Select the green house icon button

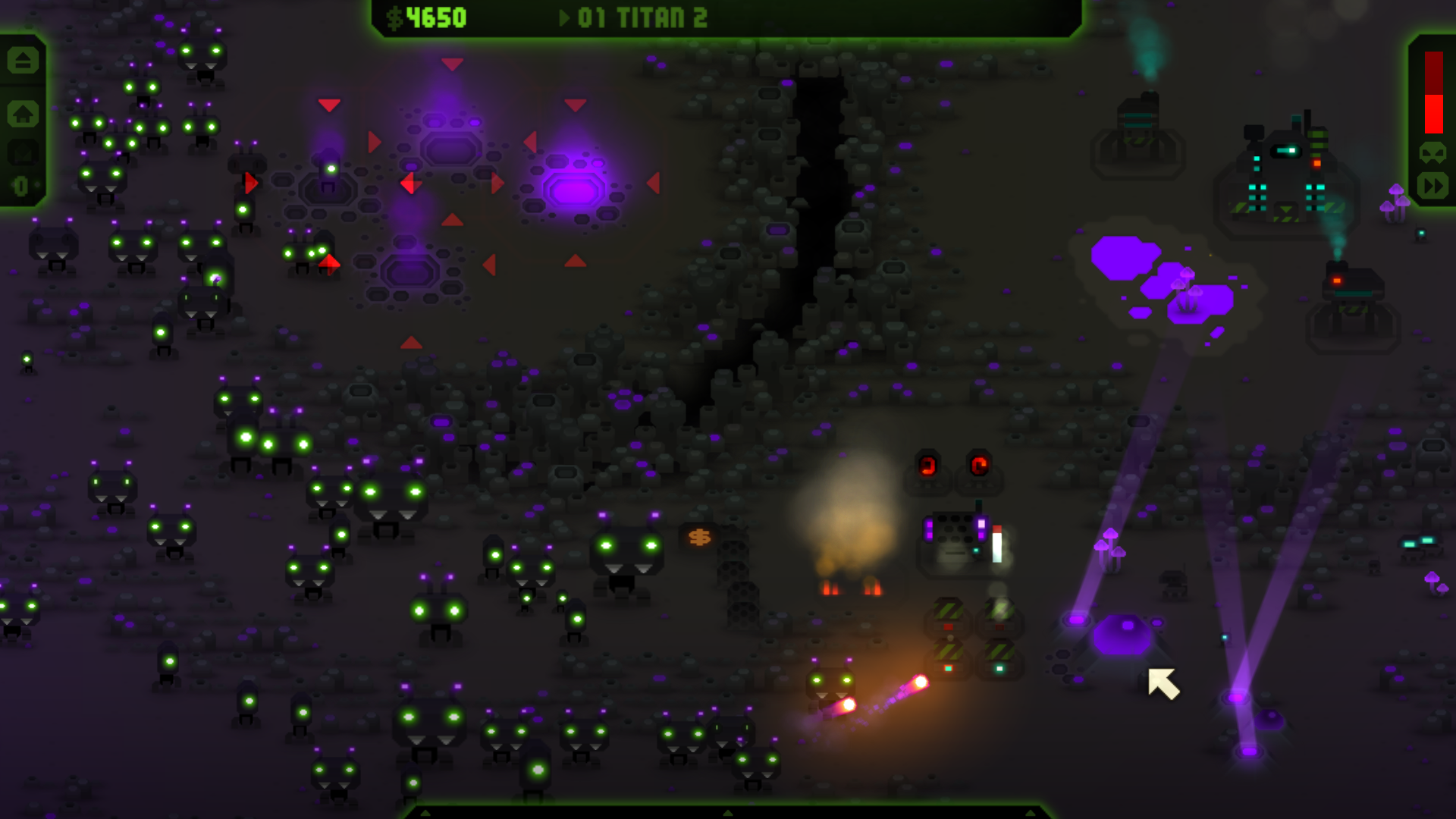[x=23, y=115]
